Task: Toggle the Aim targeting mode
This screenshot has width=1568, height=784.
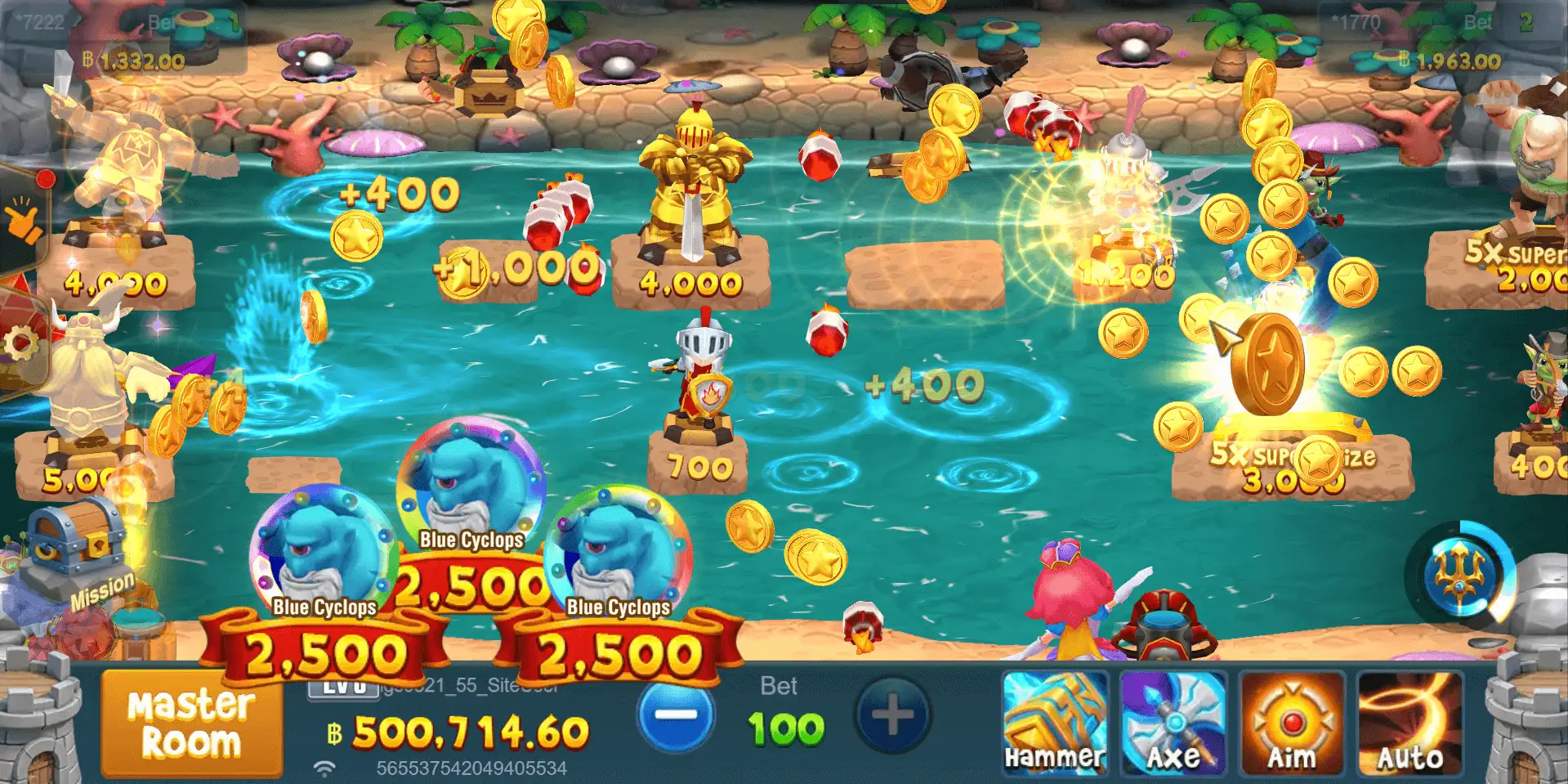Action: [x=1291, y=721]
